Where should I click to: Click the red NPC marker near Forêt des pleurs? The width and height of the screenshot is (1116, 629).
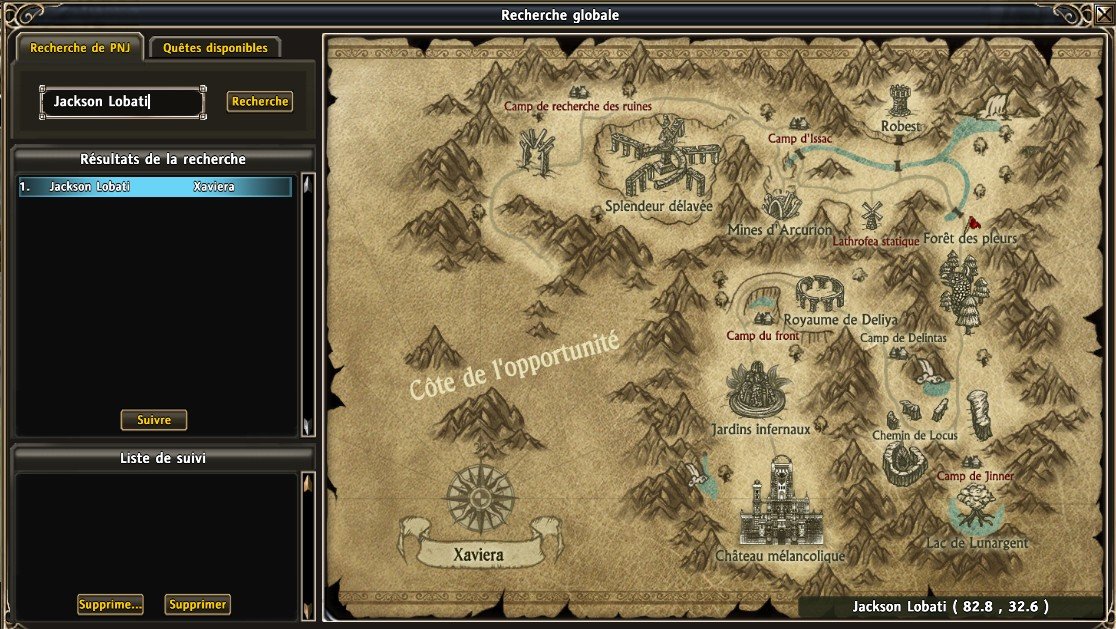[974, 221]
